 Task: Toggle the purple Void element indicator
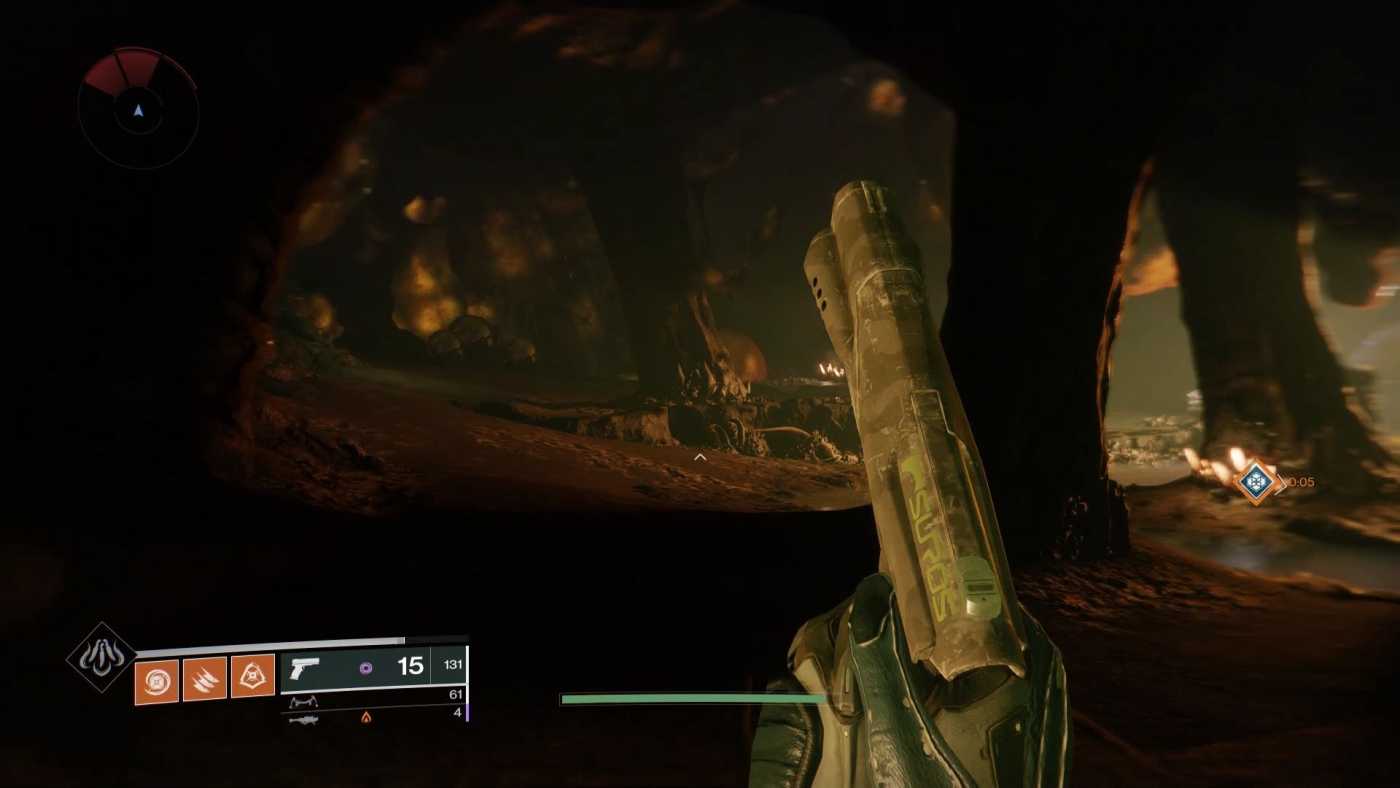tap(366, 666)
